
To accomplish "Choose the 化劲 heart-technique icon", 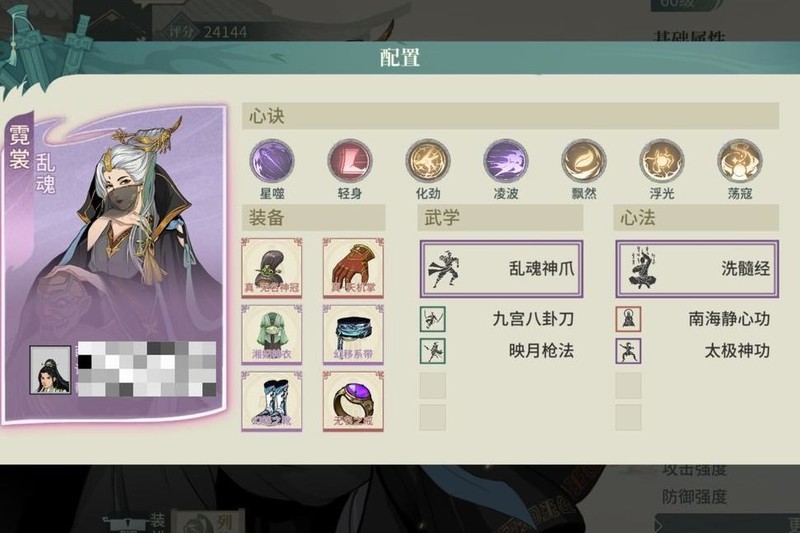I will coord(428,160).
